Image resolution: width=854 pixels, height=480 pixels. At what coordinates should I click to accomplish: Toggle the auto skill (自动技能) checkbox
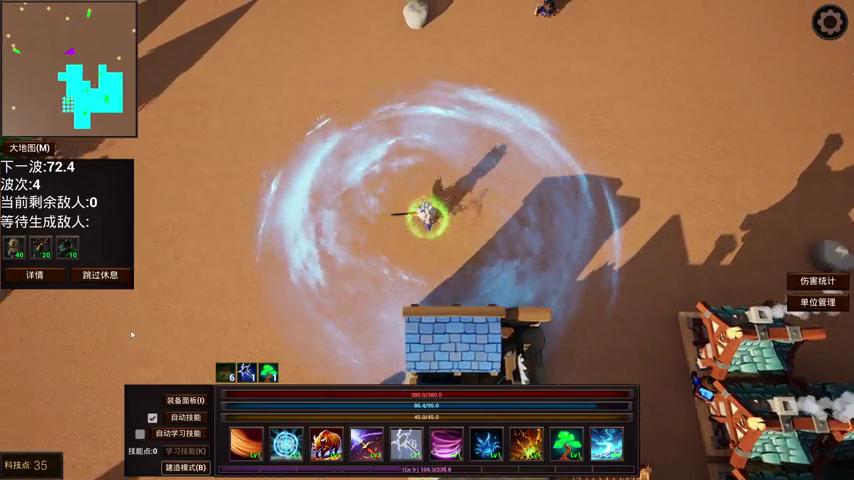(153, 418)
